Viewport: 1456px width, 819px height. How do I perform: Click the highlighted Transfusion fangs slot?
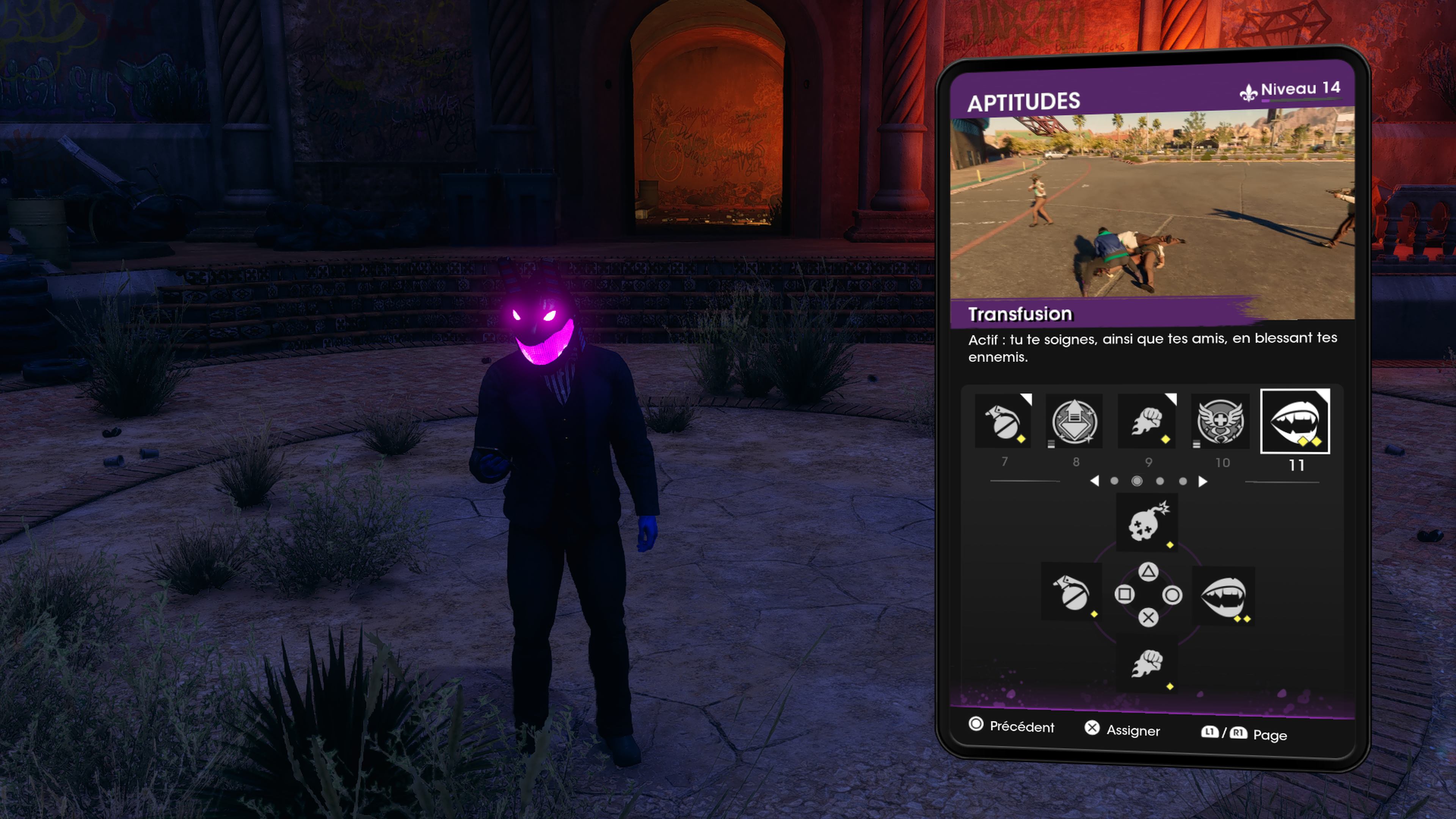(x=1295, y=421)
